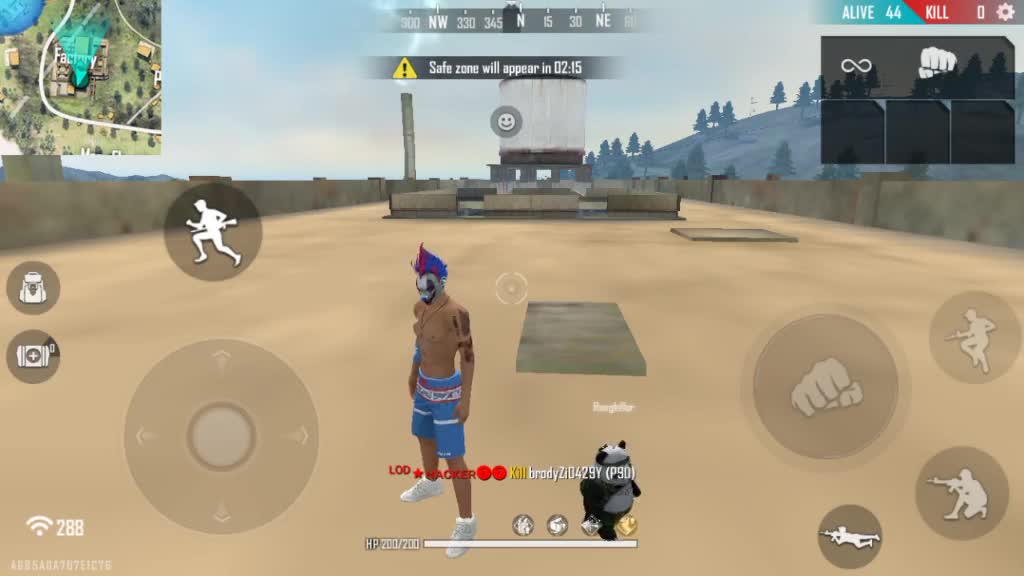The width and height of the screenshot is (1024, 576).
Task: Tap the gold diamond skill icon
Action: pos(626,525)
